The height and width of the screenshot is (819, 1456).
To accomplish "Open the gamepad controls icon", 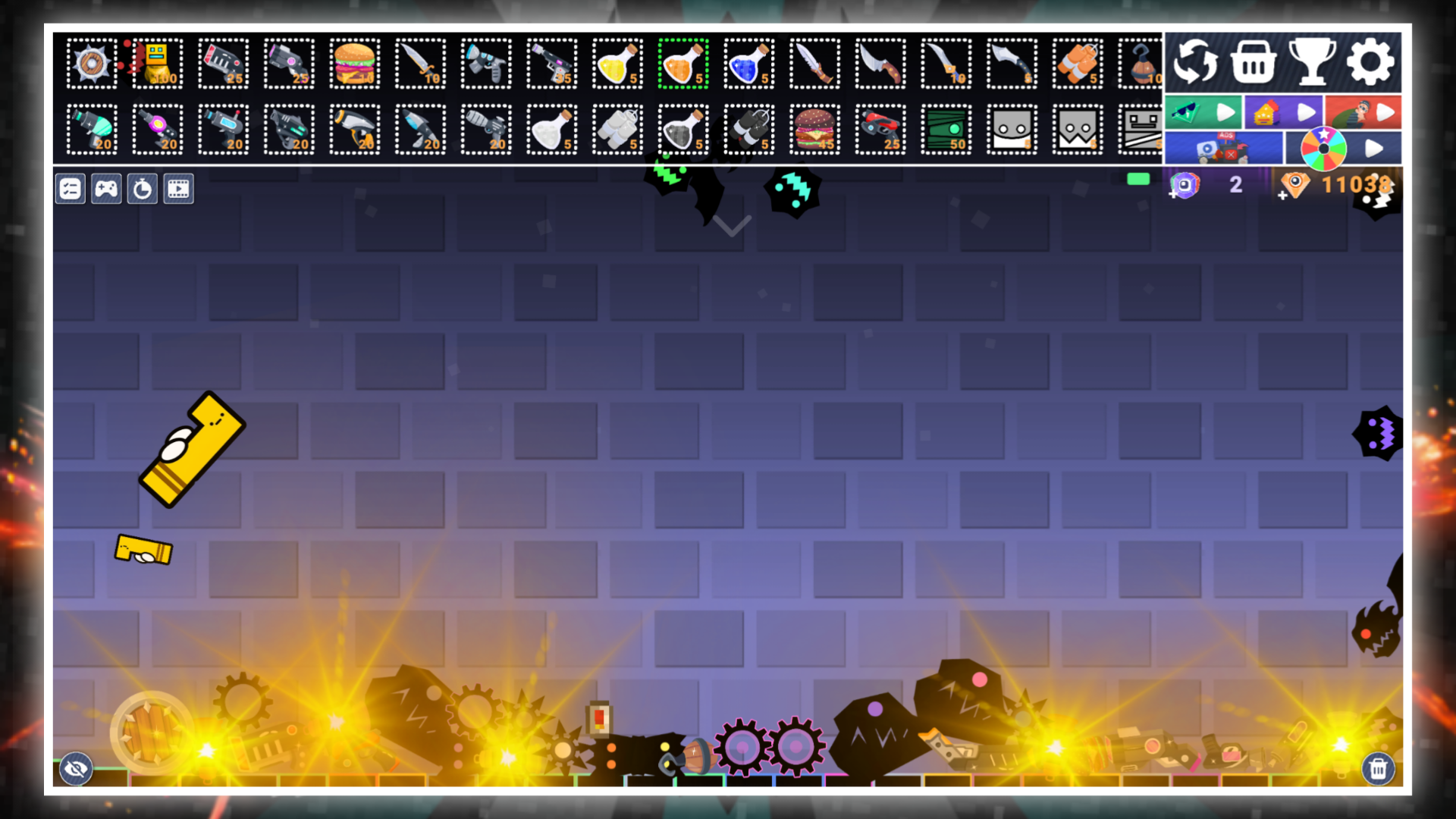I will coord(107,189).
